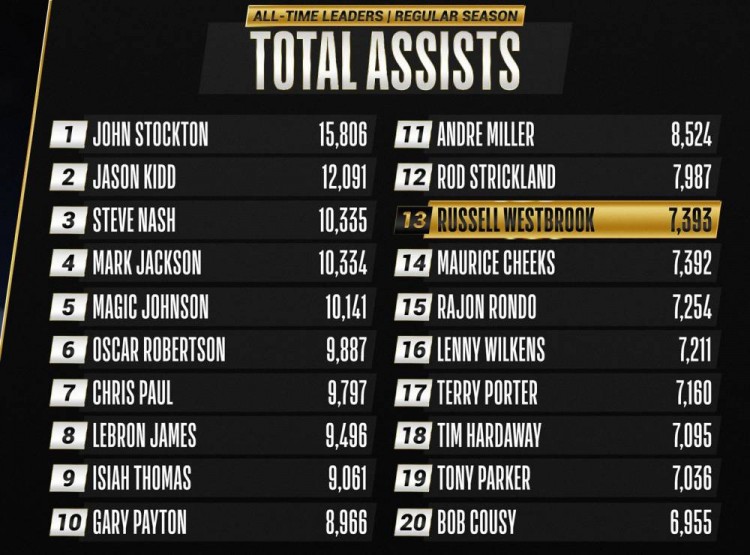
Task: Choose Rod Strickland in the leaderboard
Action: pos(555,178)
